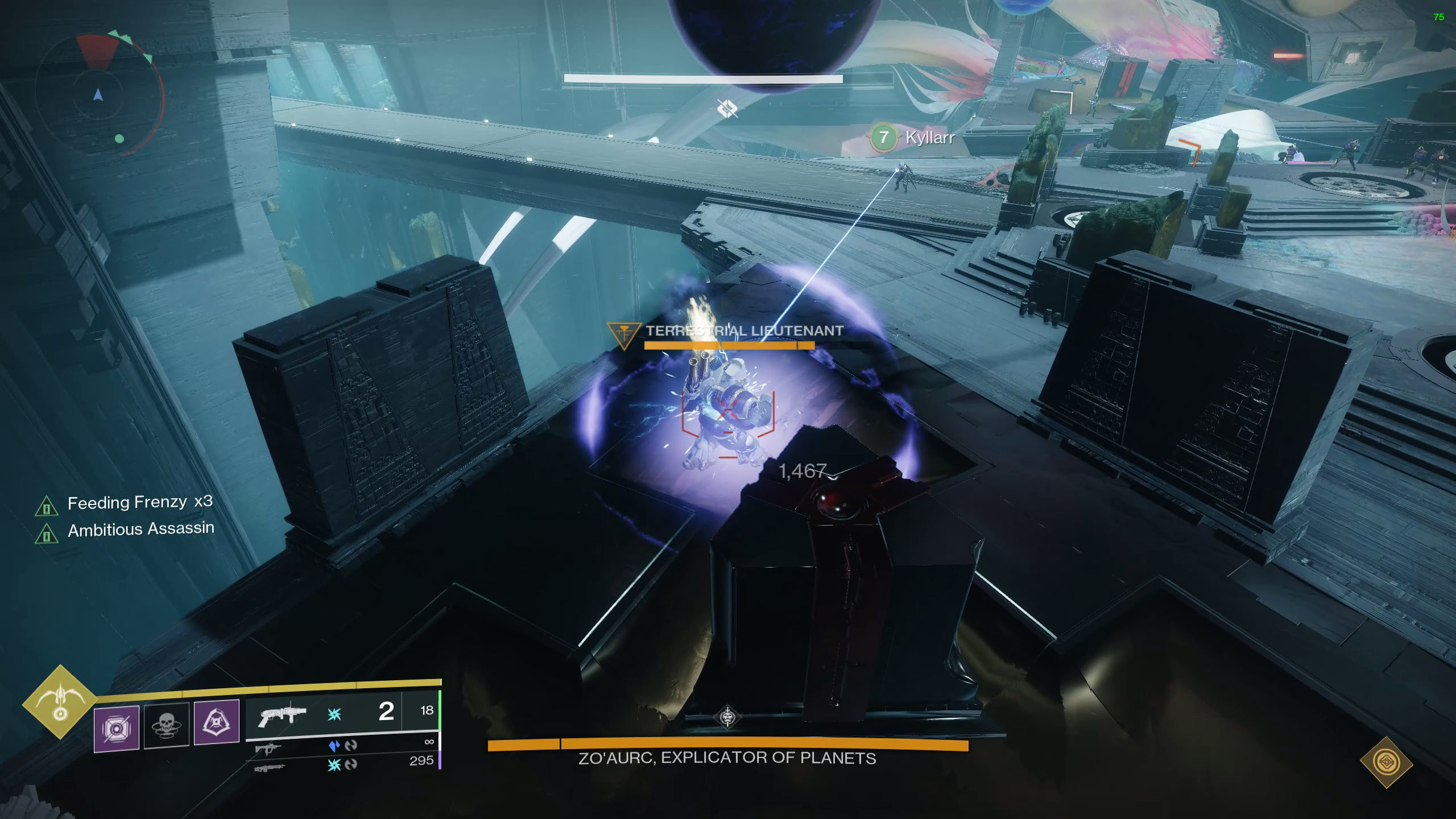Trigger the skull melee ability icon
1456x819 pixels.
pos(167,725)
